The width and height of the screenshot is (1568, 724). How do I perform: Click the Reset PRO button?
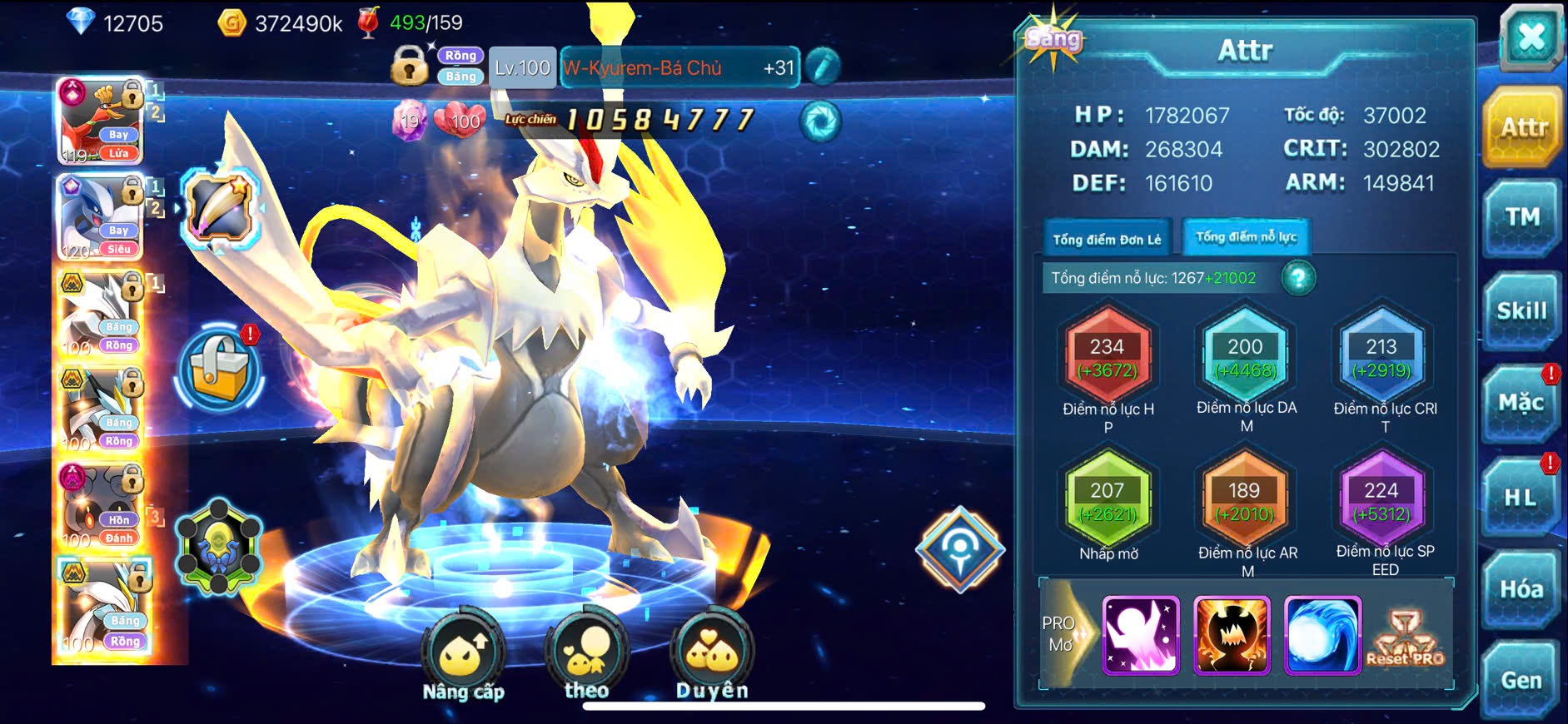pyautogui.click(x=1405, y=638)
